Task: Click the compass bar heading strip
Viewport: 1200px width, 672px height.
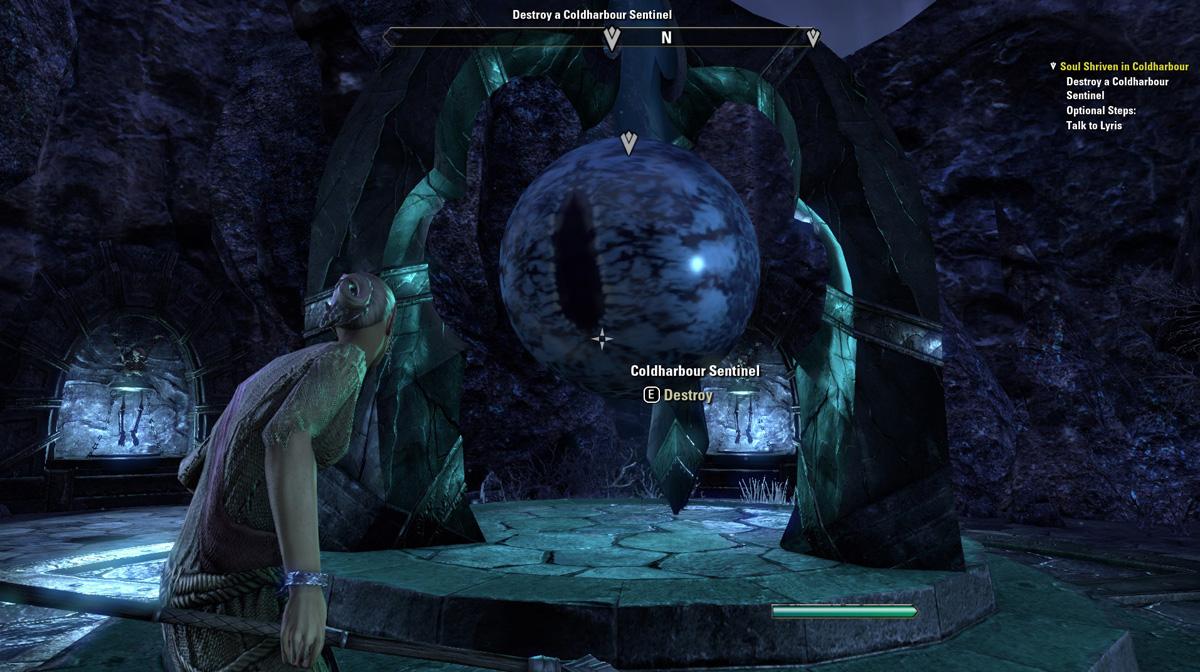Action: coord(602,38)
